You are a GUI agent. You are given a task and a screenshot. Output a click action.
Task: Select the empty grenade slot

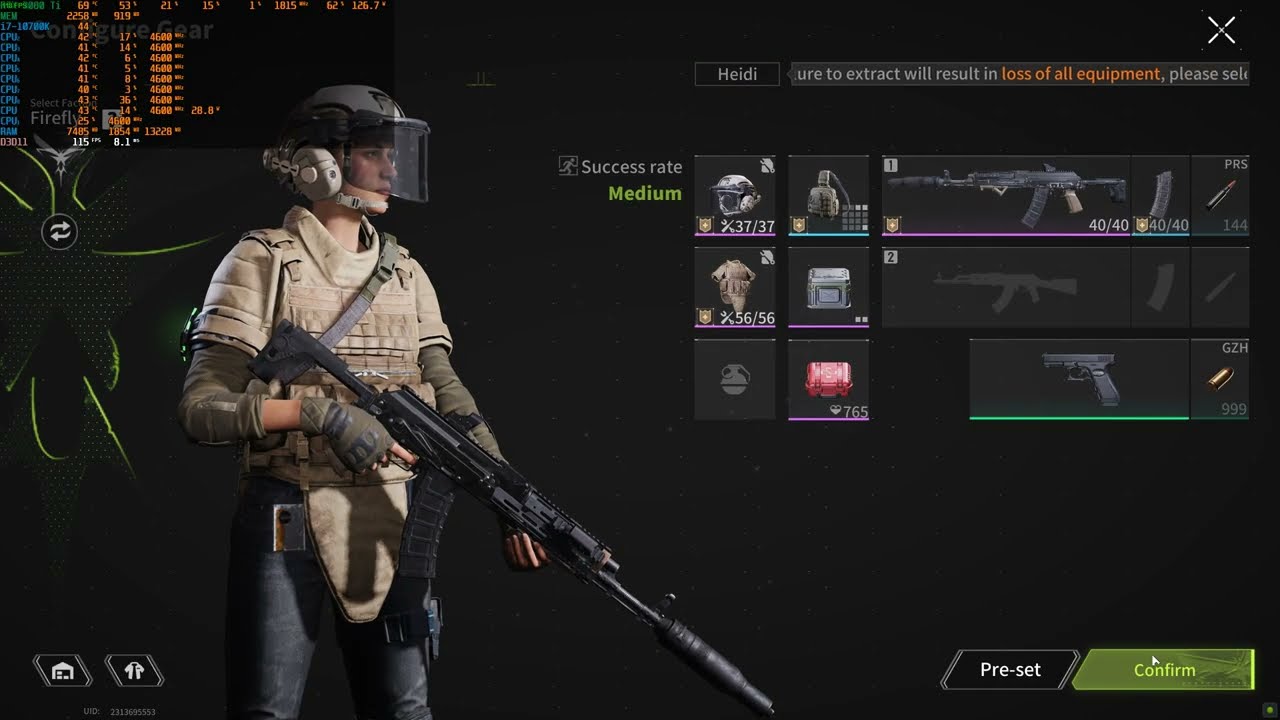(735, 379)
